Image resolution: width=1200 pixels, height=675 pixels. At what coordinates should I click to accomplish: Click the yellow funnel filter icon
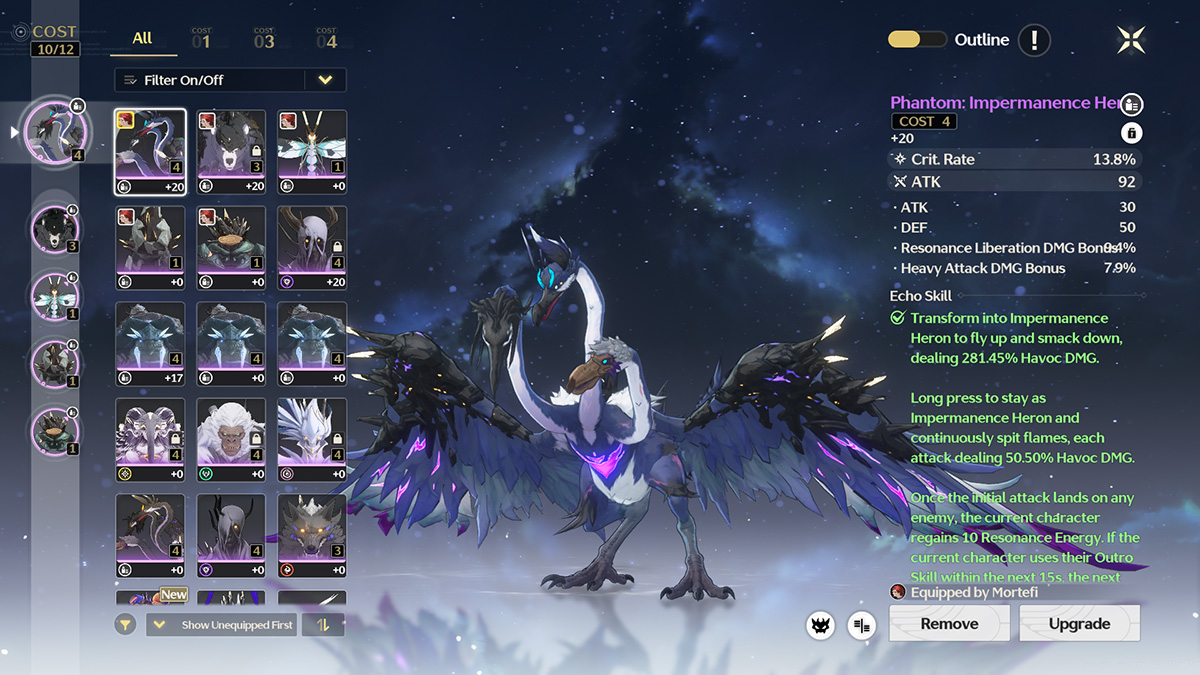125,625
